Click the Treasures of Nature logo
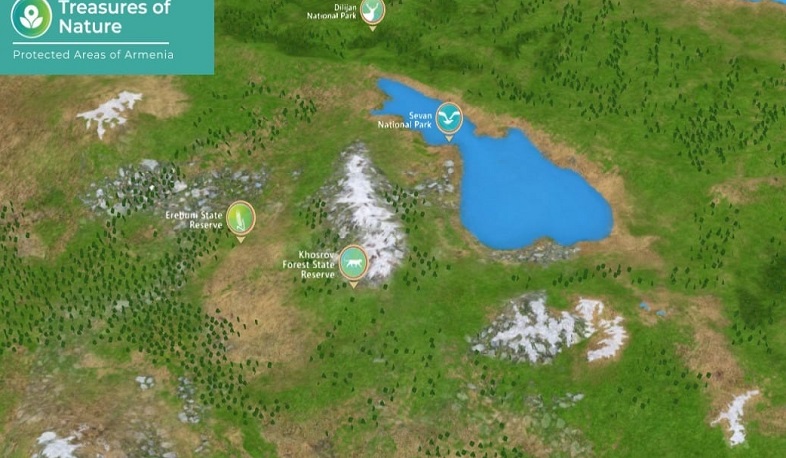The width and height of the screenshot is (786, 458). point(31,17)
